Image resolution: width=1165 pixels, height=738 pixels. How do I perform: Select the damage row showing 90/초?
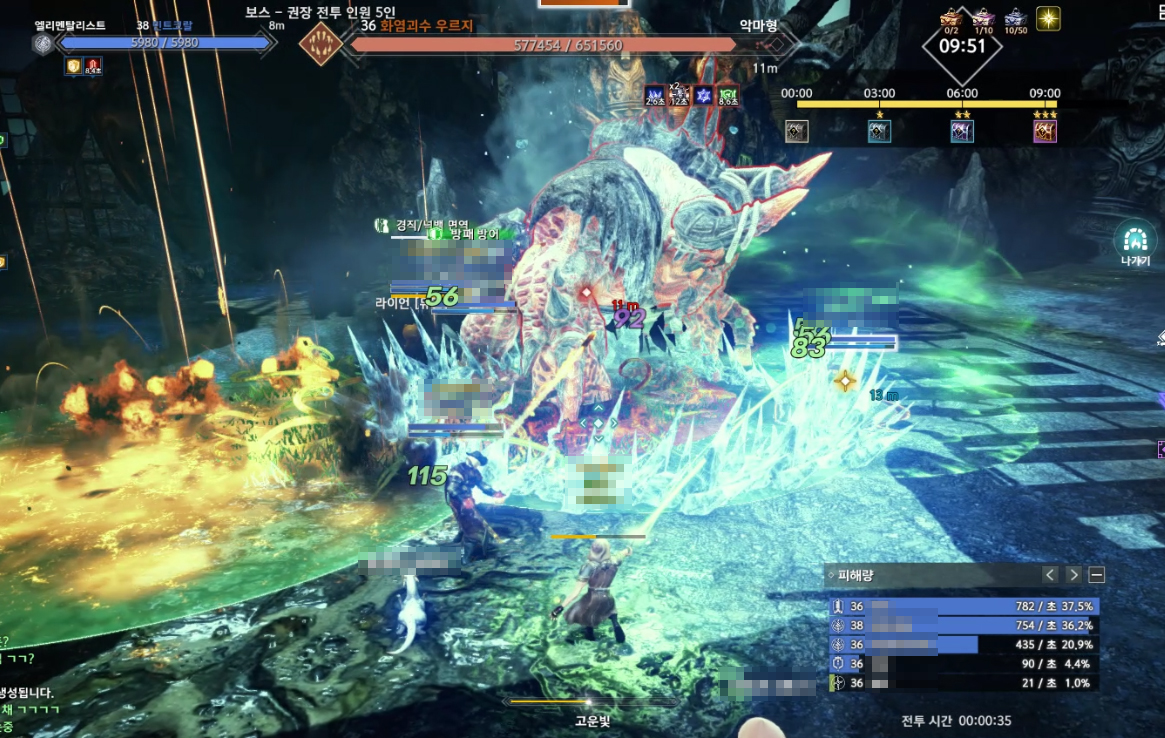[963, 664]
